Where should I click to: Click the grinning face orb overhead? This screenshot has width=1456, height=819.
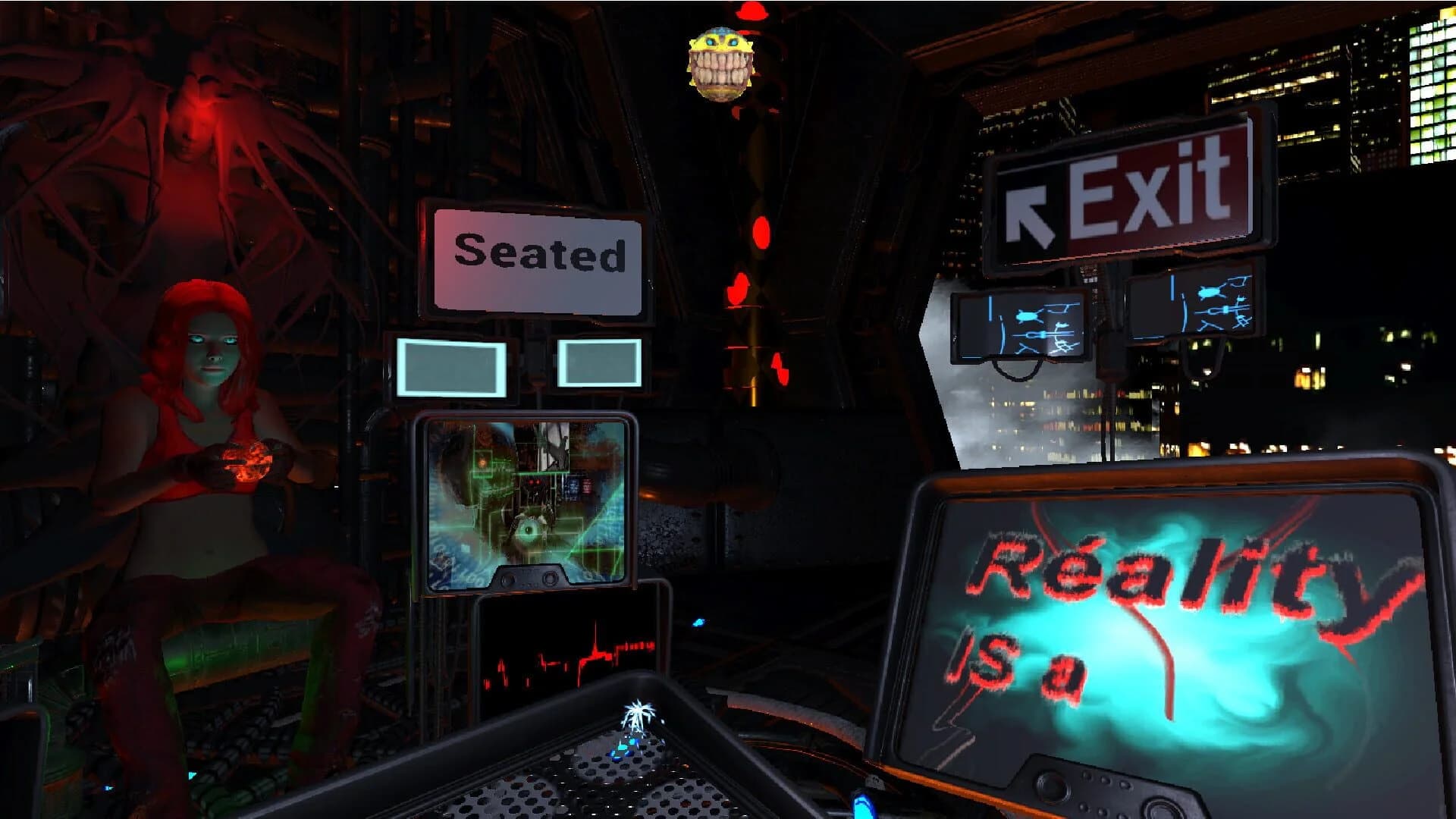(x=719, y=61)
